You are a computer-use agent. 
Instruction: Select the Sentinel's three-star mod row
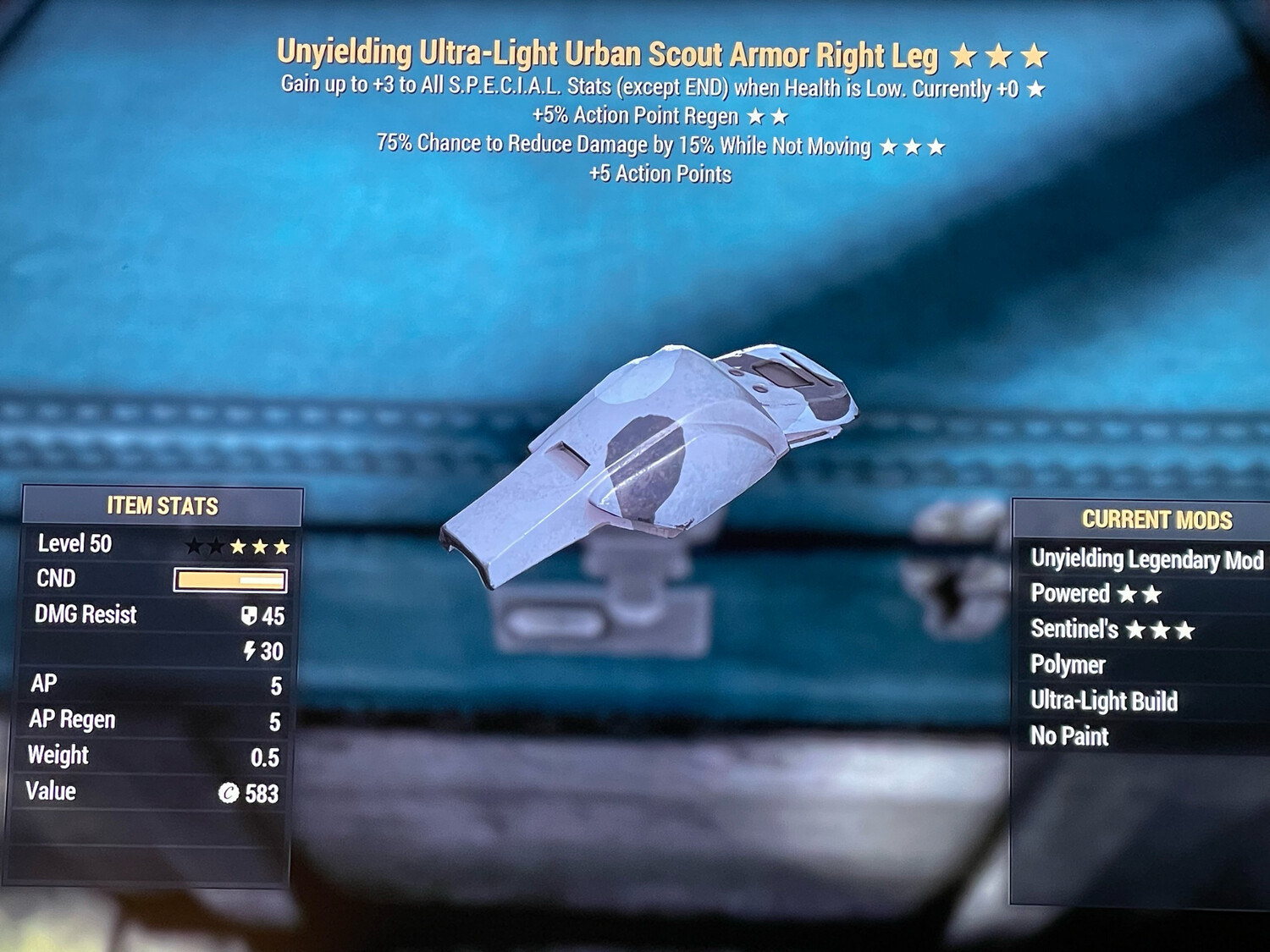click(1112, 630)
